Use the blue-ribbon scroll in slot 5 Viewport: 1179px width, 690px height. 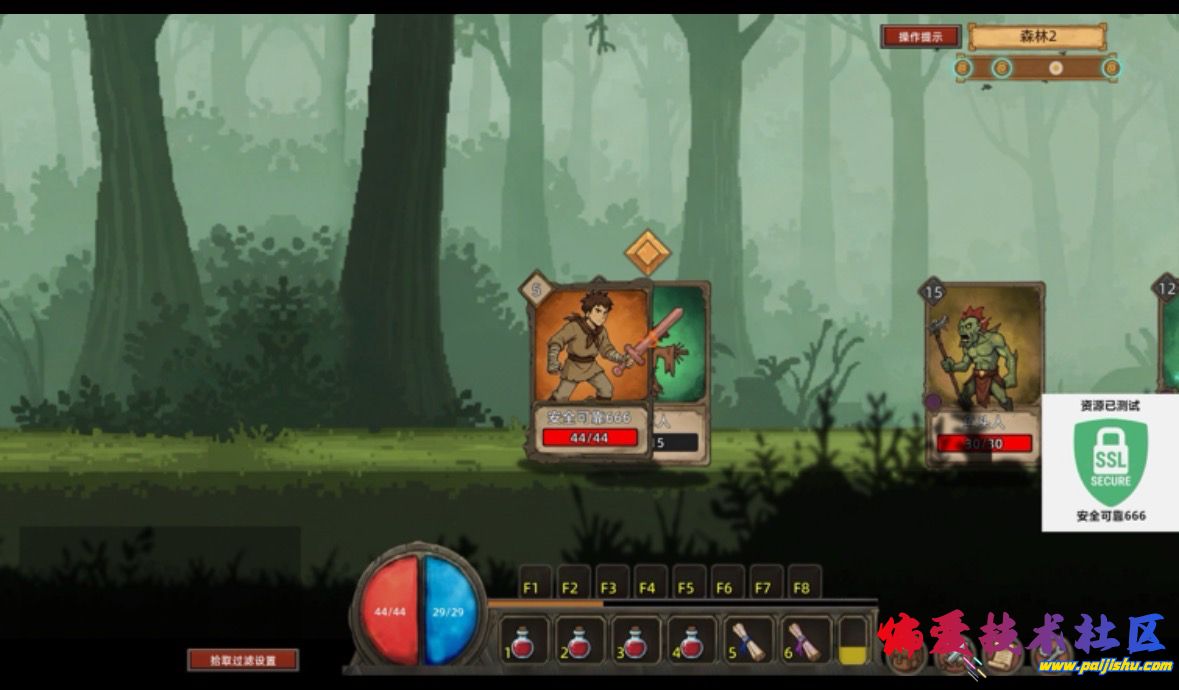click(748, 641)
